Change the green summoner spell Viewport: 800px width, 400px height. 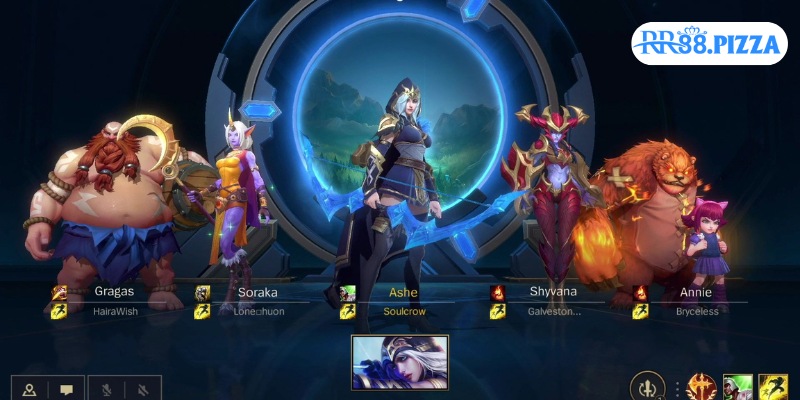[737, 388]
